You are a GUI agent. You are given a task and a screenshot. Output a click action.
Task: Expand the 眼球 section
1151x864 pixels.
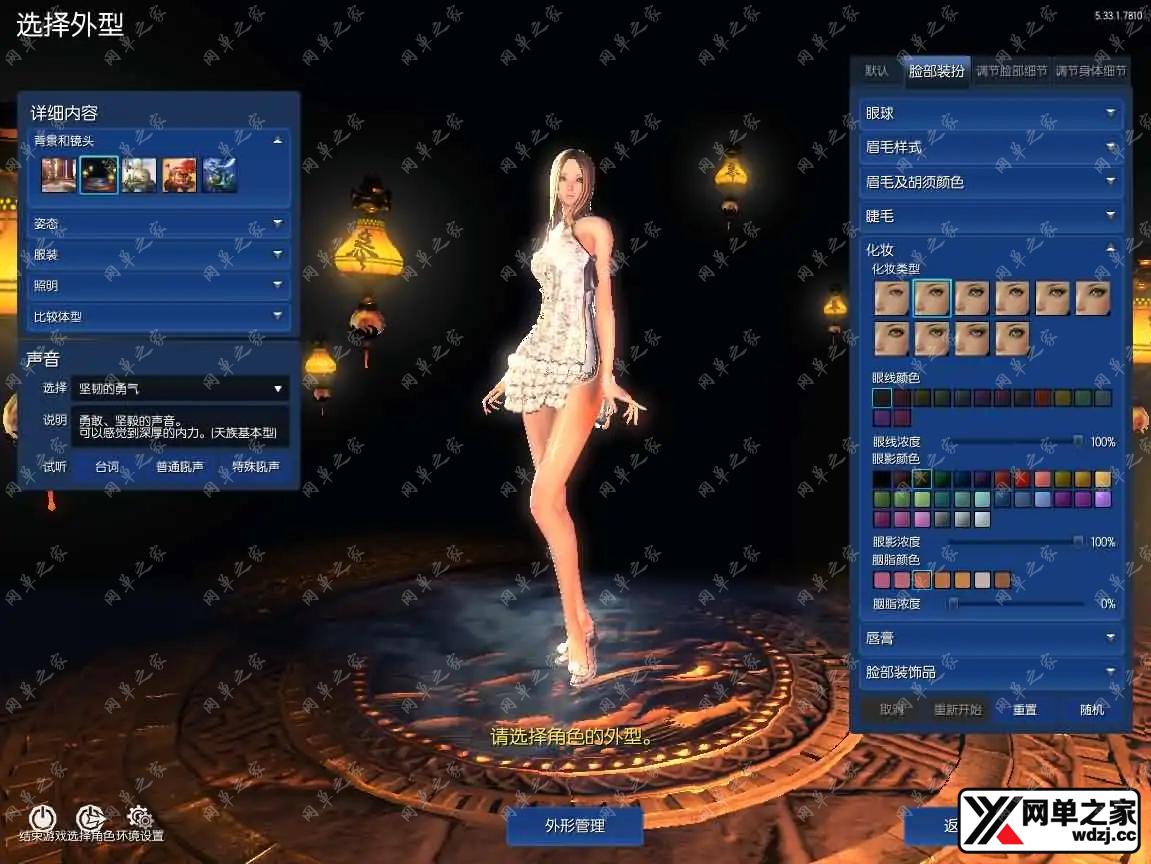coord(991,114)
